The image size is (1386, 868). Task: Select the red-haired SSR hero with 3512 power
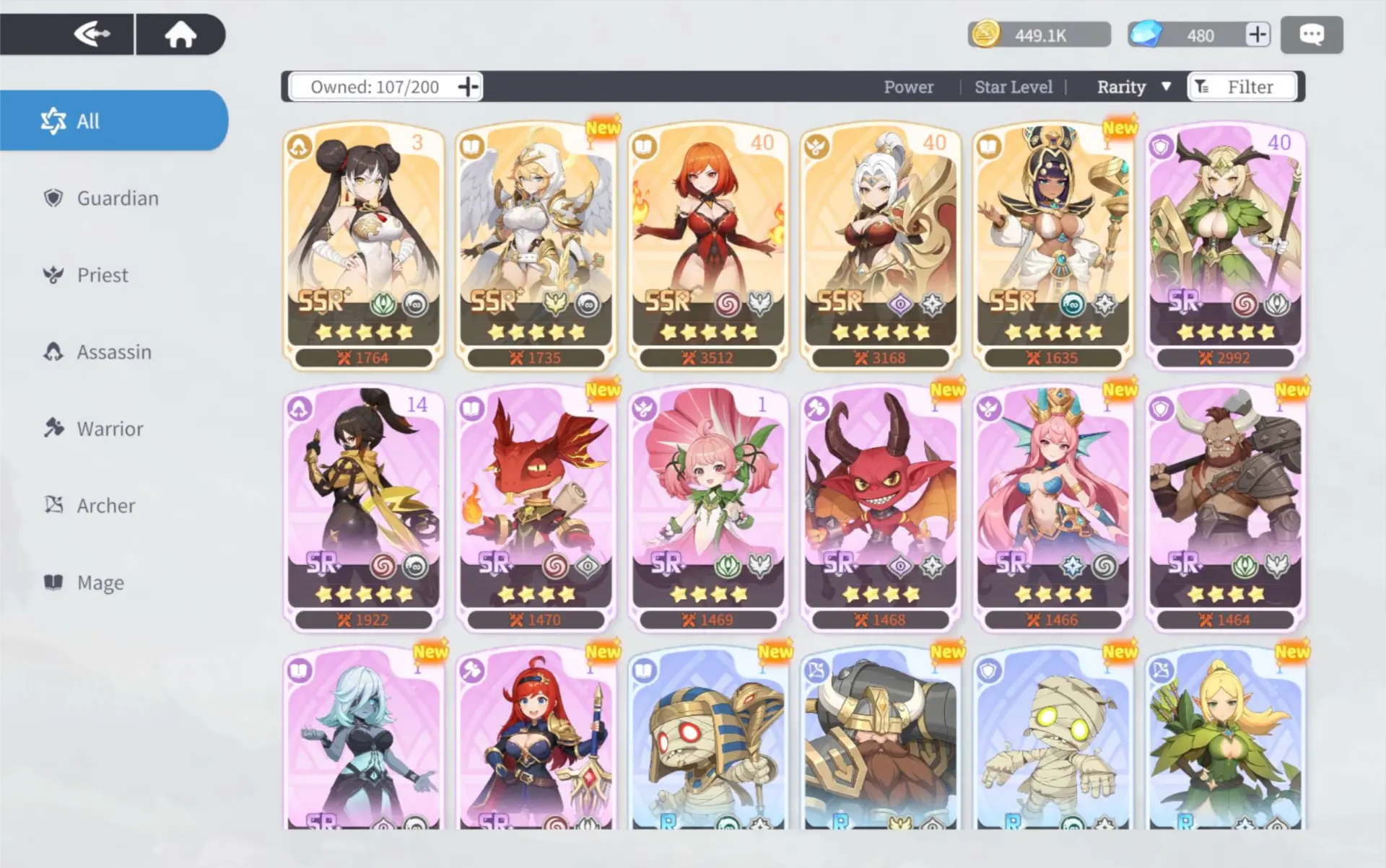click(x=707, y=245)
